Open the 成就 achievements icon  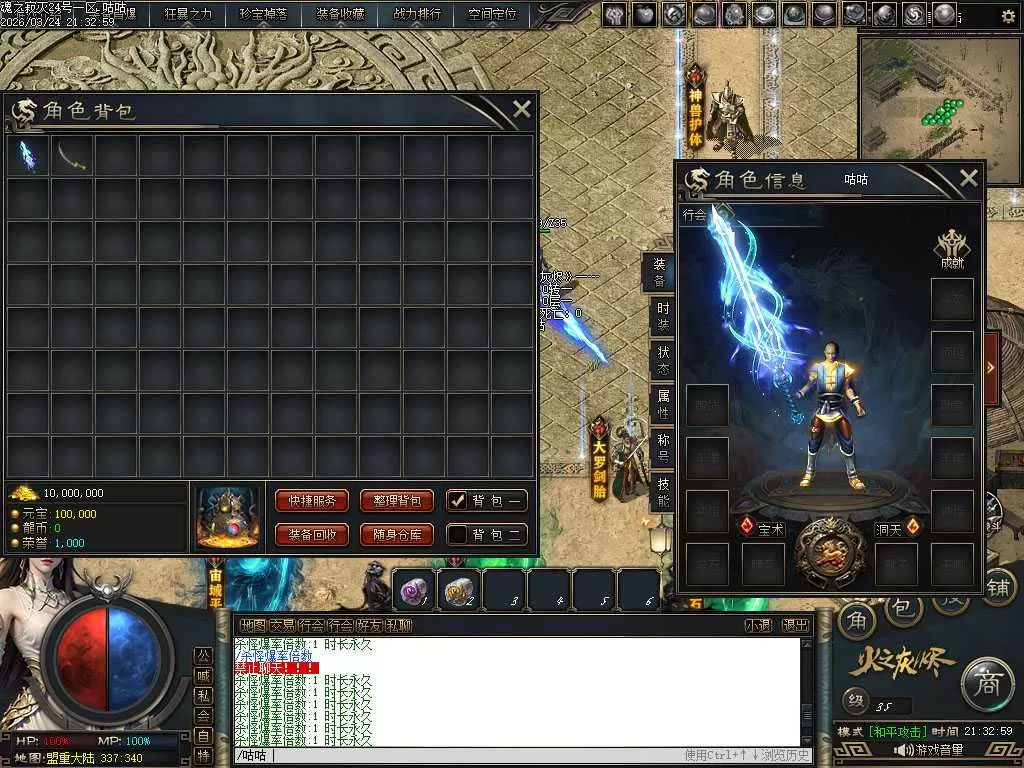pos(951,248)
